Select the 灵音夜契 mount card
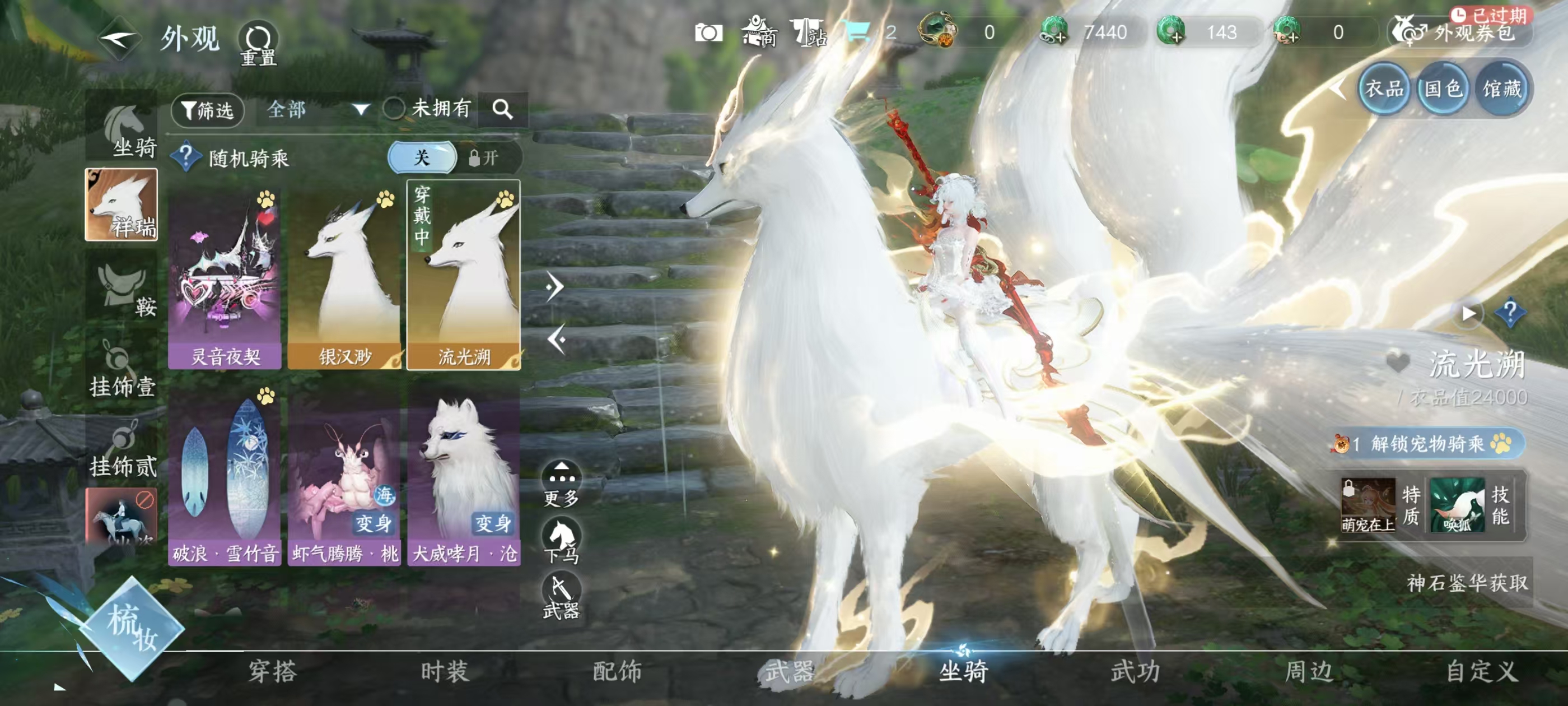The height and width of the screenshot is (706, 1568). pos(225,278)
